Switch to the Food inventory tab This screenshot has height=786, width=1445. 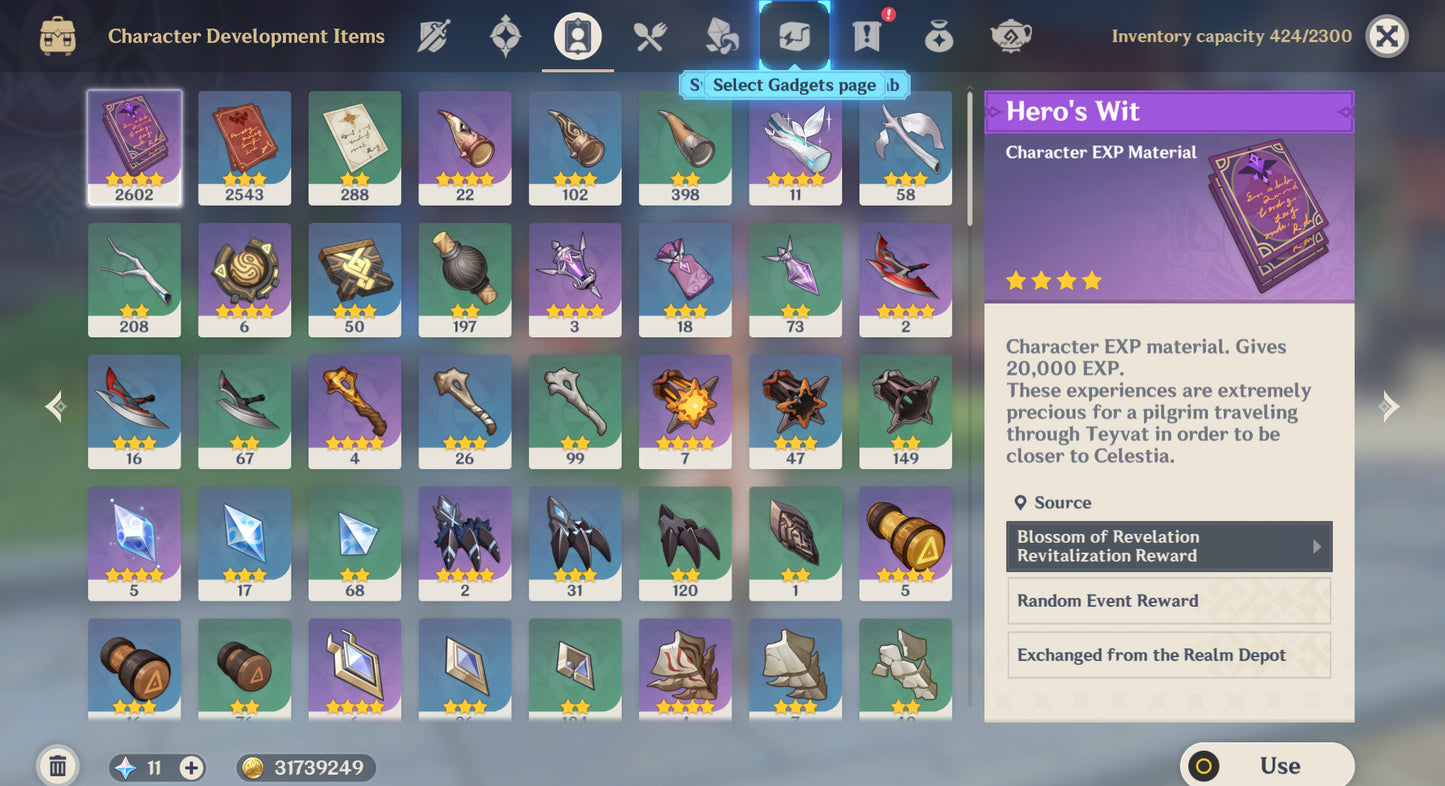[647, 35]
